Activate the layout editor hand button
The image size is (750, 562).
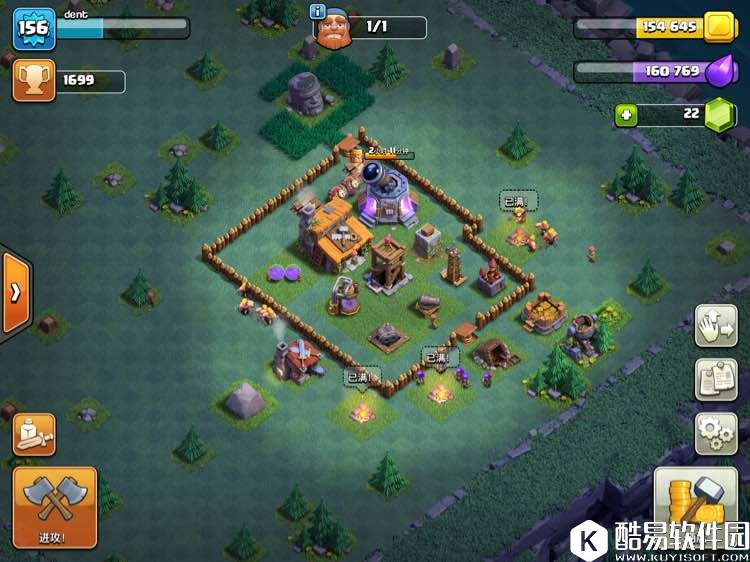tap(716, 326)
